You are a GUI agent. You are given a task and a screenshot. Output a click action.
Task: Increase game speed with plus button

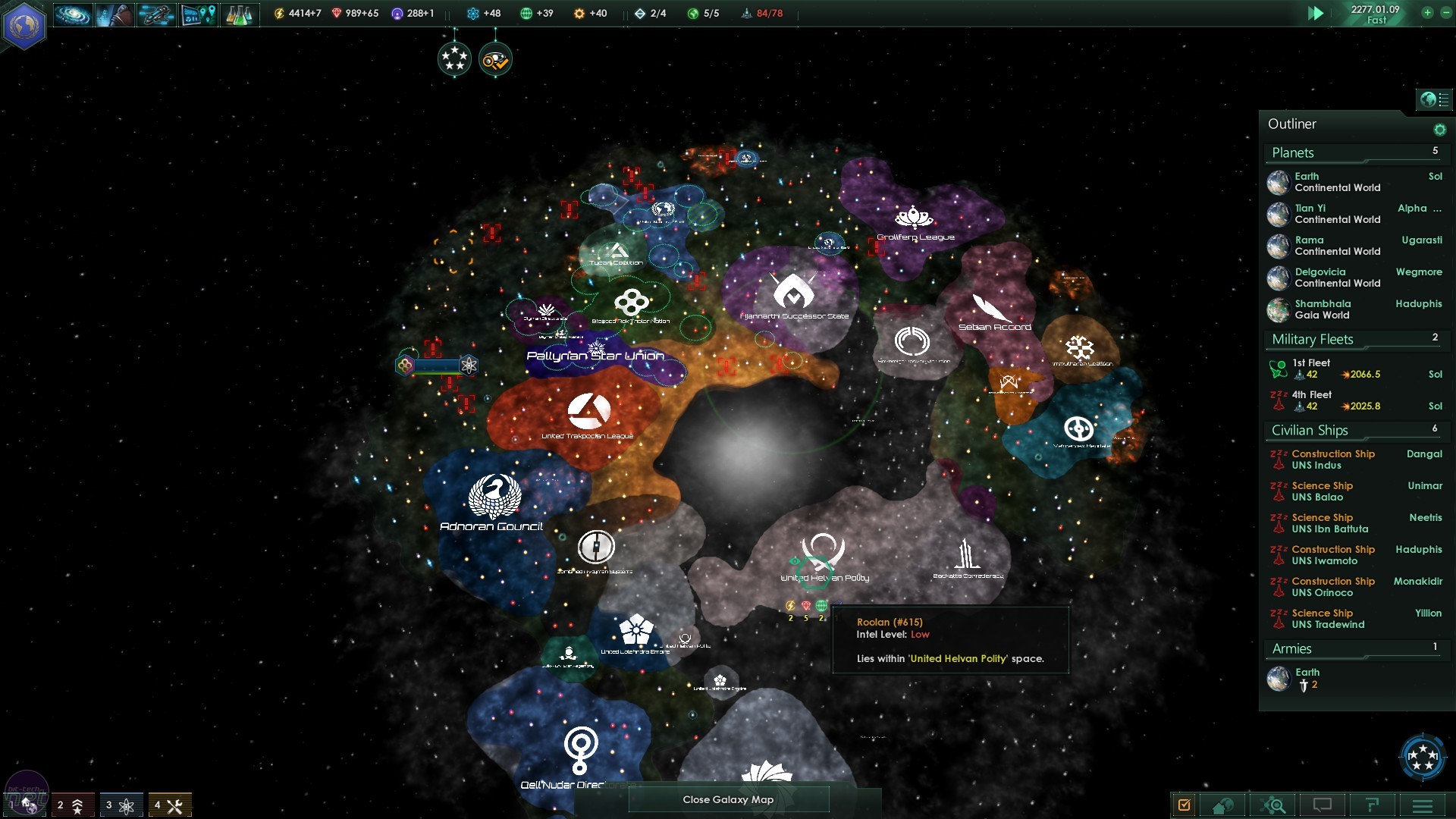click(x=1427, y=13)
